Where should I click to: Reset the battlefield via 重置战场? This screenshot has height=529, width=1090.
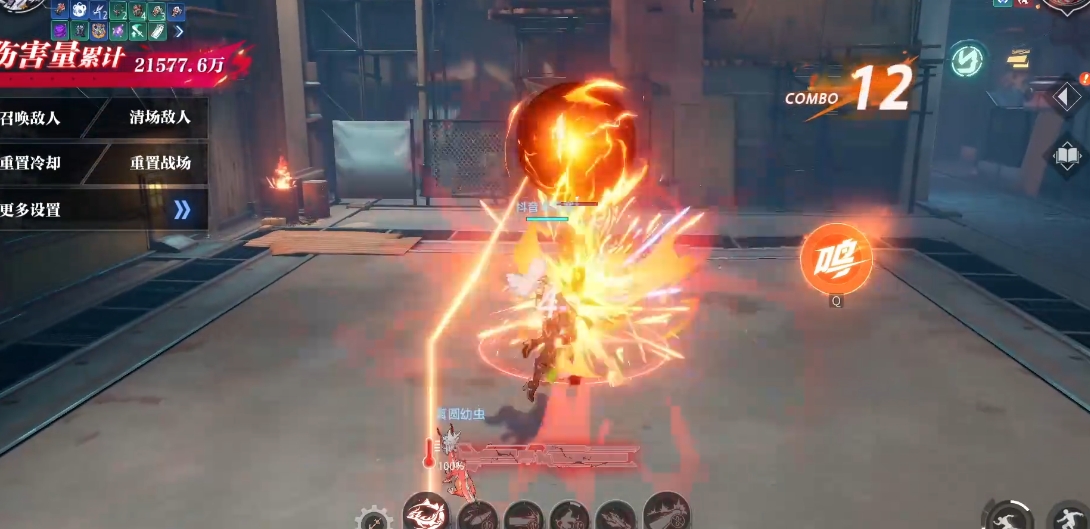[x=160, y=163]
